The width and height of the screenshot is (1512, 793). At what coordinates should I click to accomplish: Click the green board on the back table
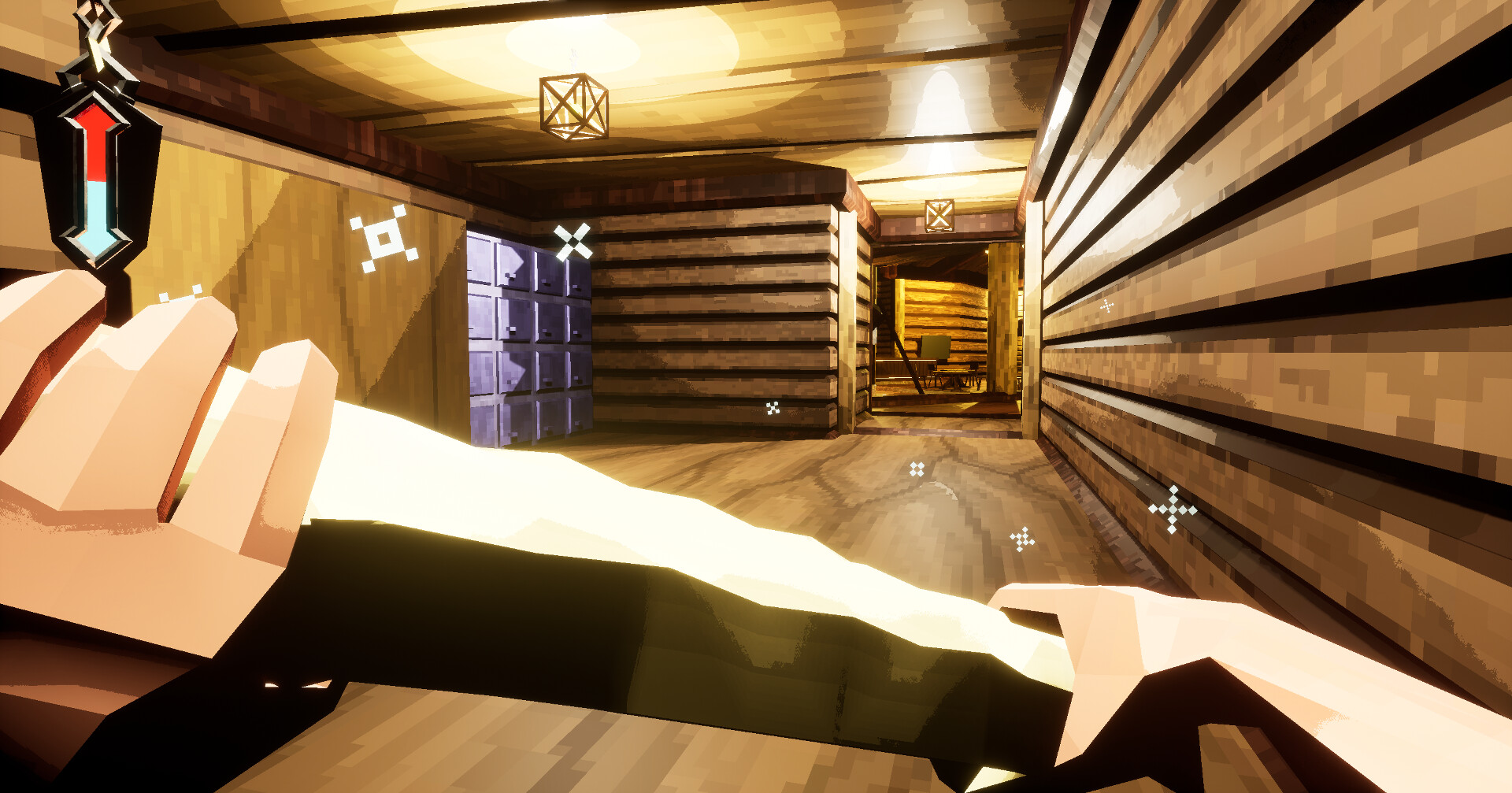point(936,348)
